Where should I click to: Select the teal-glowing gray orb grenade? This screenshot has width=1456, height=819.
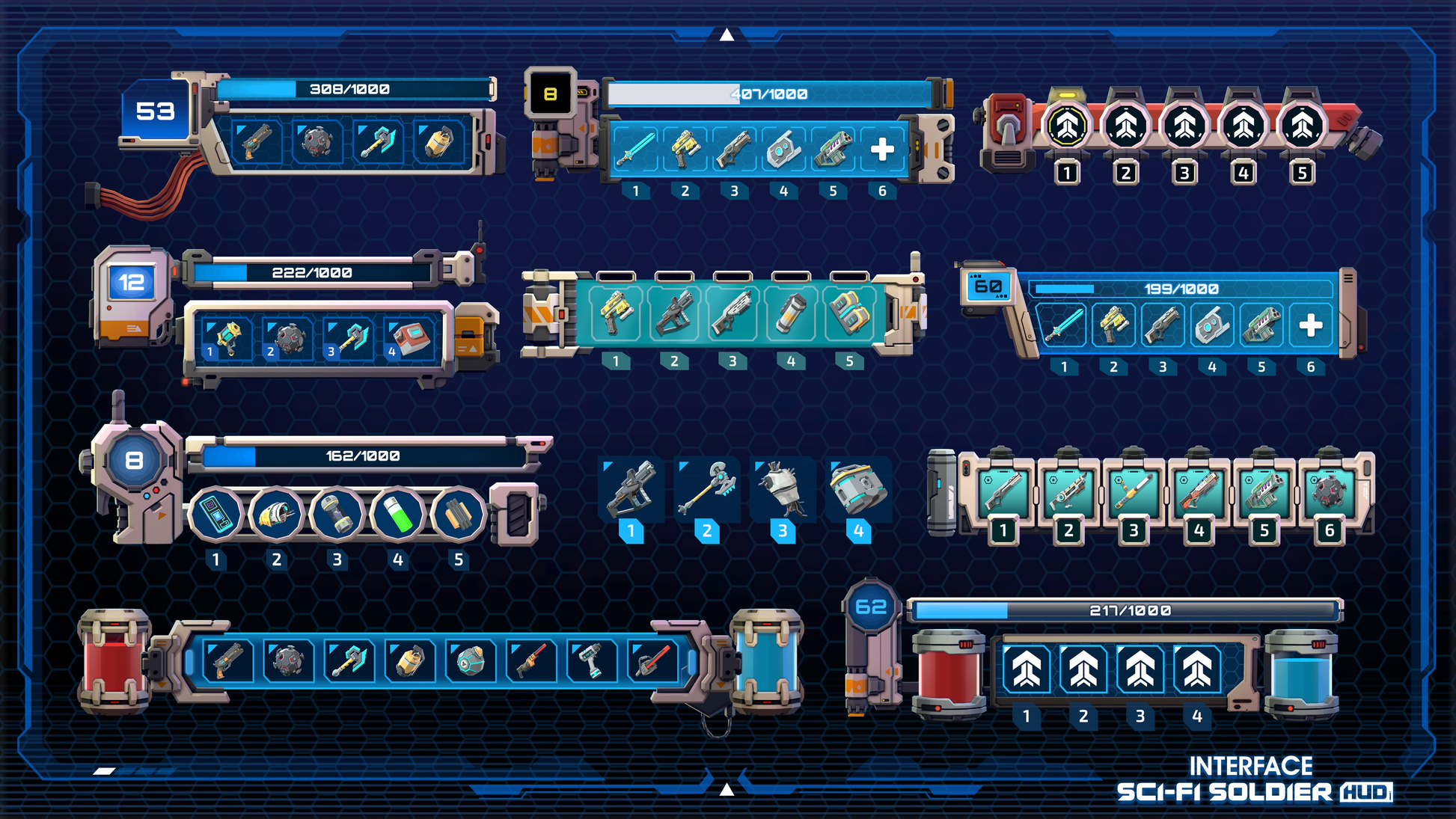470,661
